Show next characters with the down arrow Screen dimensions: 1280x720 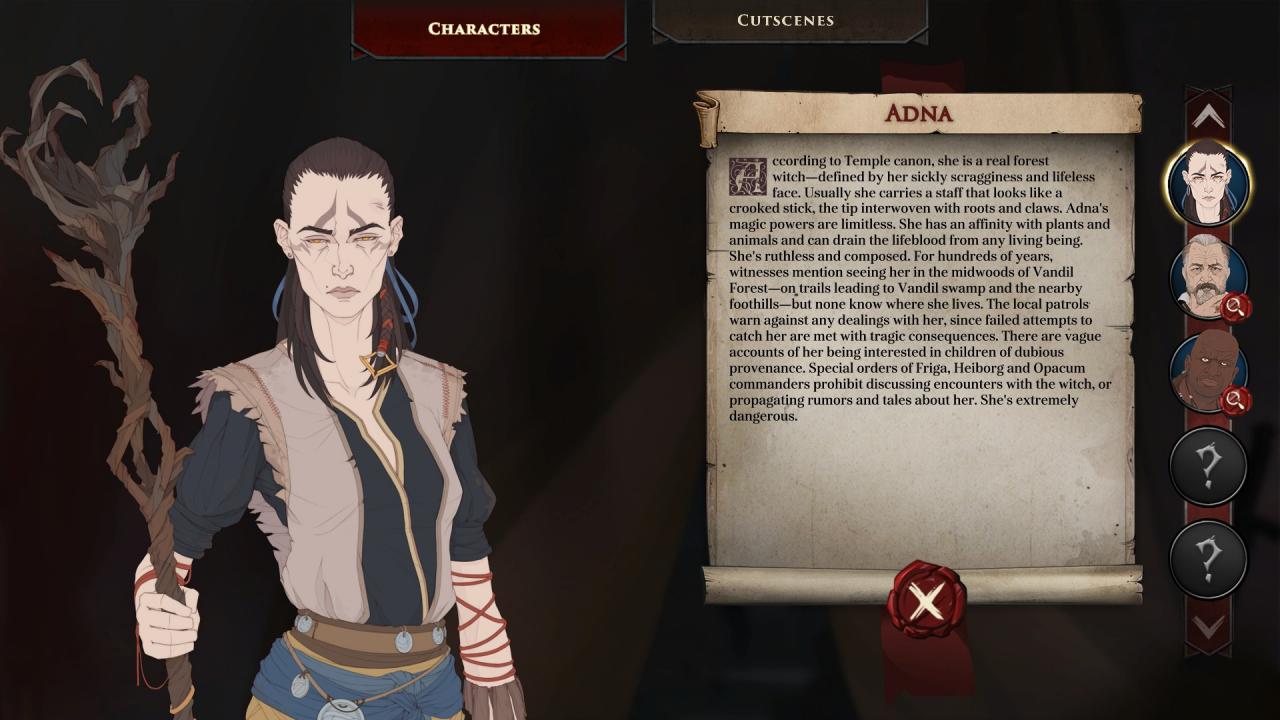[1208, 627]
